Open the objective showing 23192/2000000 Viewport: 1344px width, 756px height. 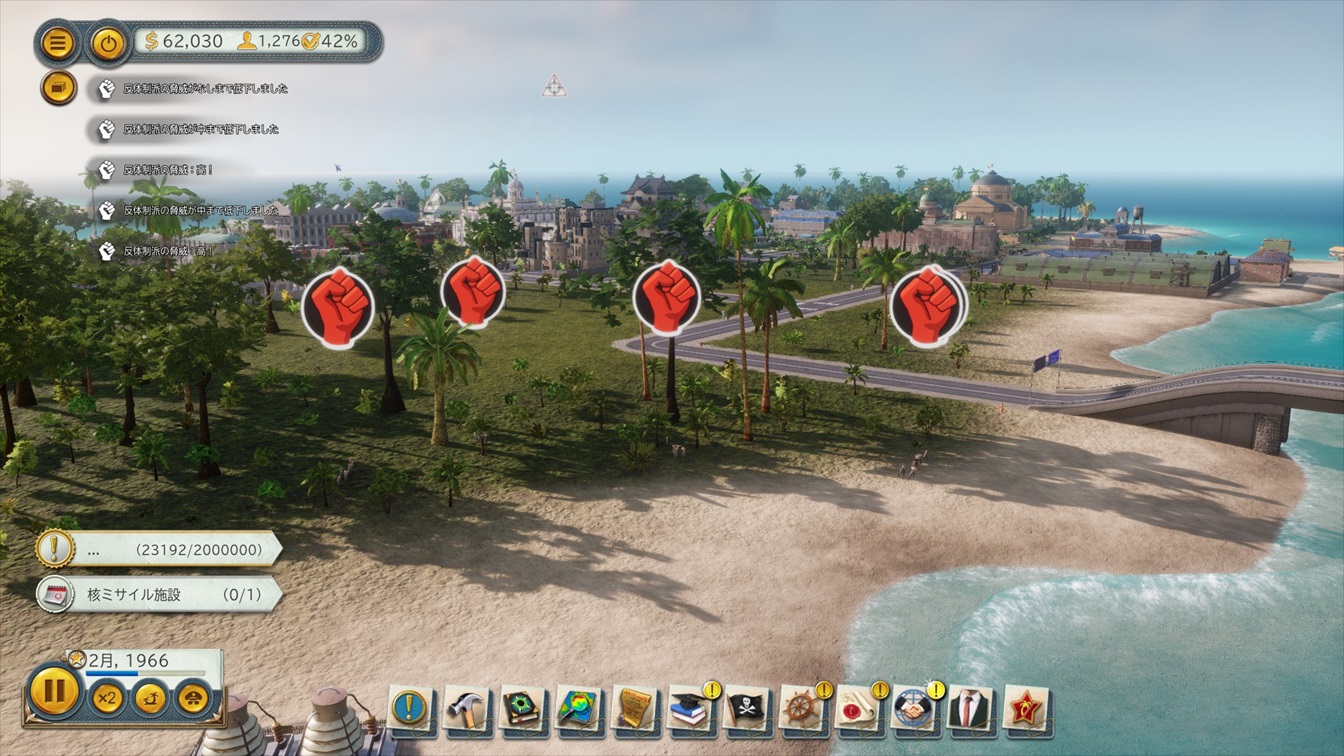[x=160, y=549]
